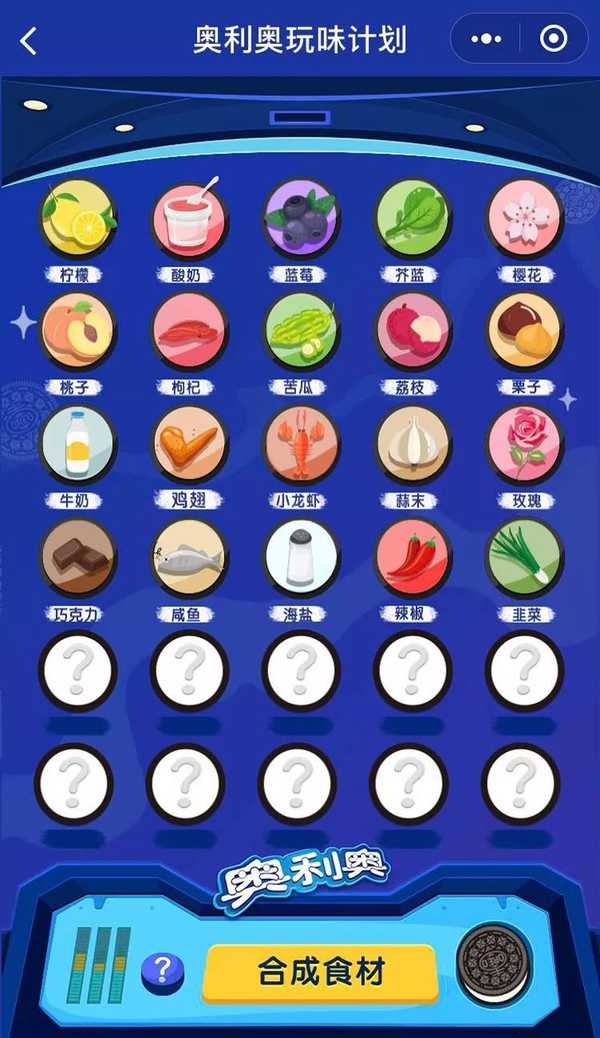Viewport: 600px width, 1038px height.
Task: Open help with the blue question mark button
Action: click(x=163, y=970)
